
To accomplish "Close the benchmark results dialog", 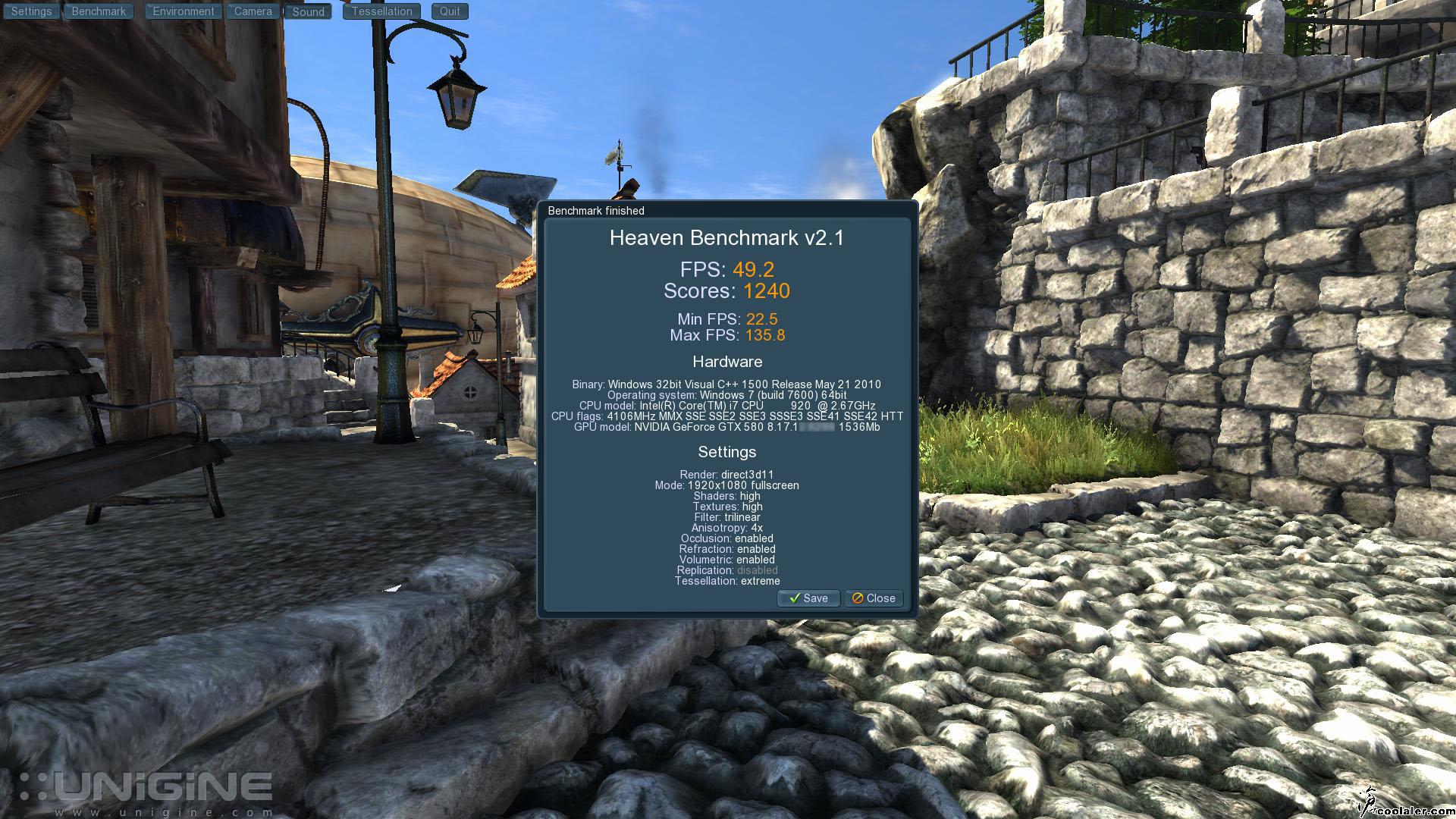I will [874, 598].
